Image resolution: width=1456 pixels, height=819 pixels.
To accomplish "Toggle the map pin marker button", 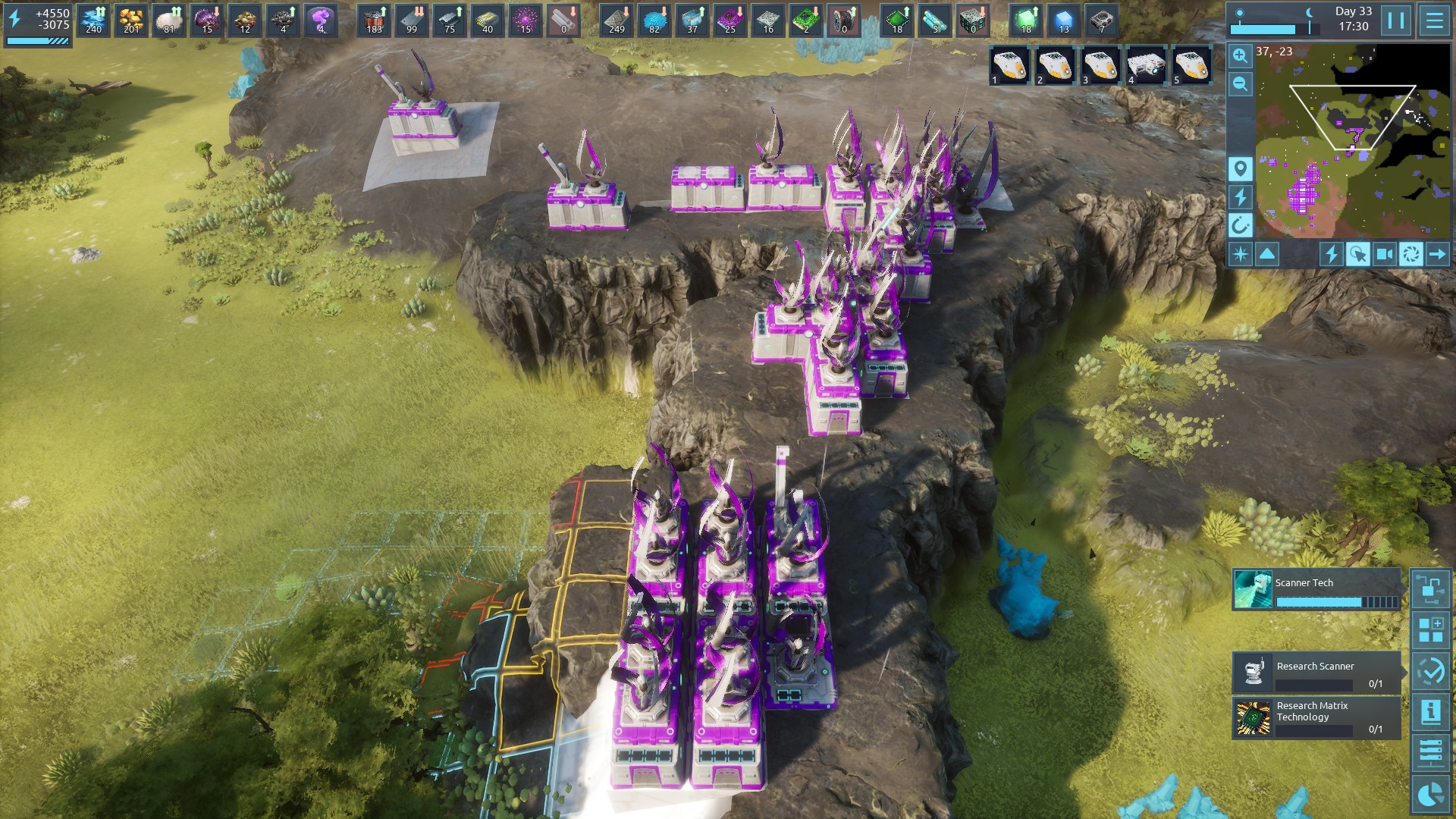I will pyautogui.click(x=1240, y=168).
